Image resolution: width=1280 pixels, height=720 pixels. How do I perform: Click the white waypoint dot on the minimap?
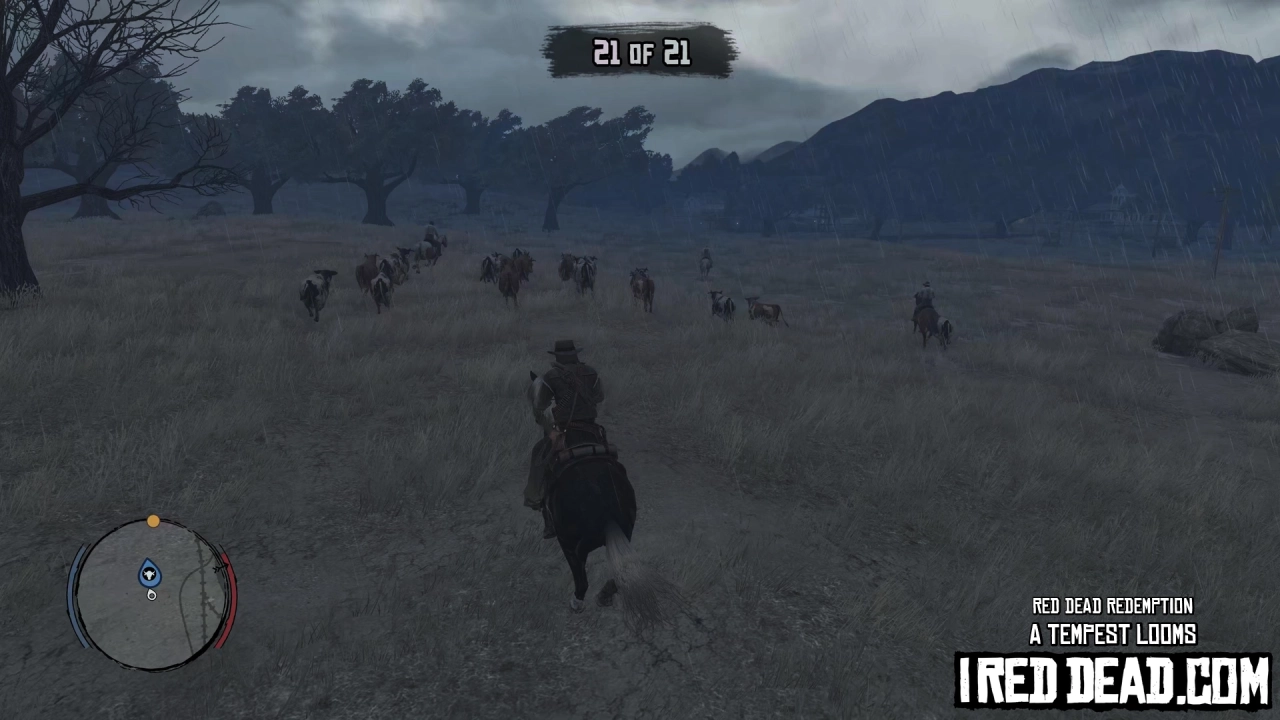pyautogui.click(x=151, y=596)
